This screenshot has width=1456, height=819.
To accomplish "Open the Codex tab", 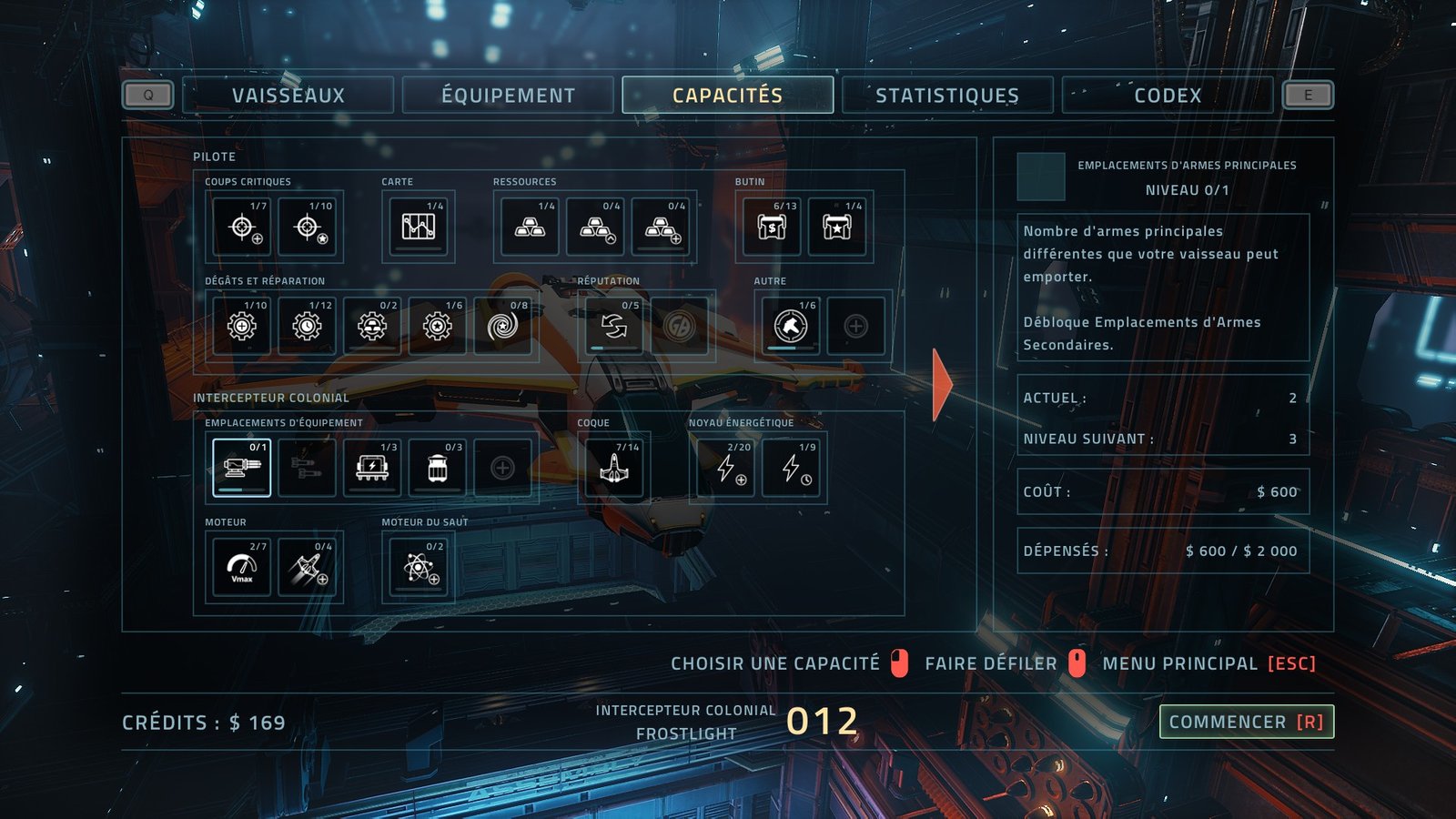I will click(x=1168, y=96).
